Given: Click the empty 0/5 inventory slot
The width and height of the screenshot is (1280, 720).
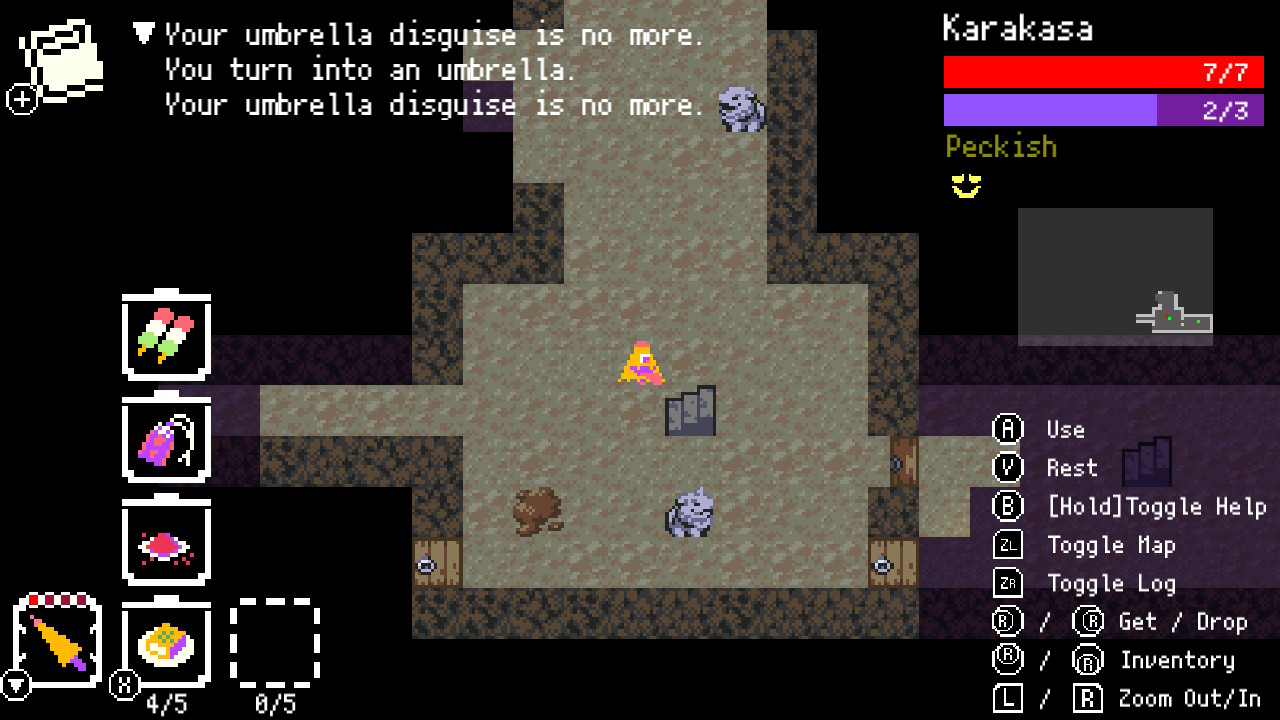Looking at the screenshot, I should coord(275,643).
